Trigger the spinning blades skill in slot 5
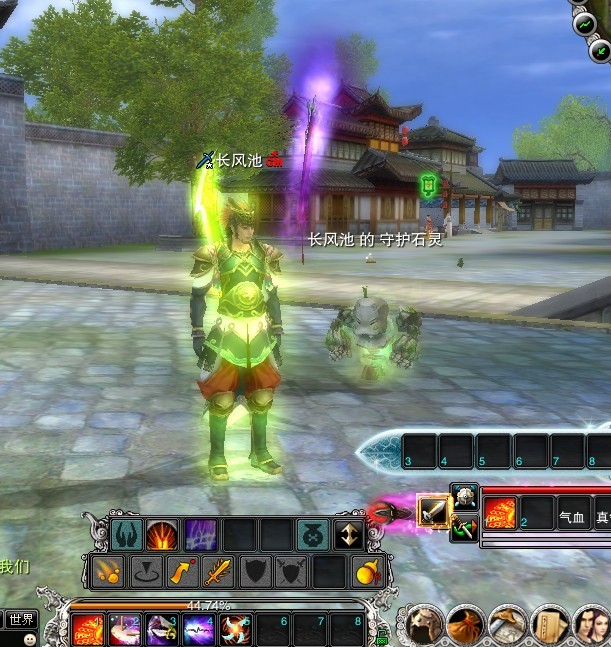The width and height of the screenshot is (611, 647). coord(236,630)
